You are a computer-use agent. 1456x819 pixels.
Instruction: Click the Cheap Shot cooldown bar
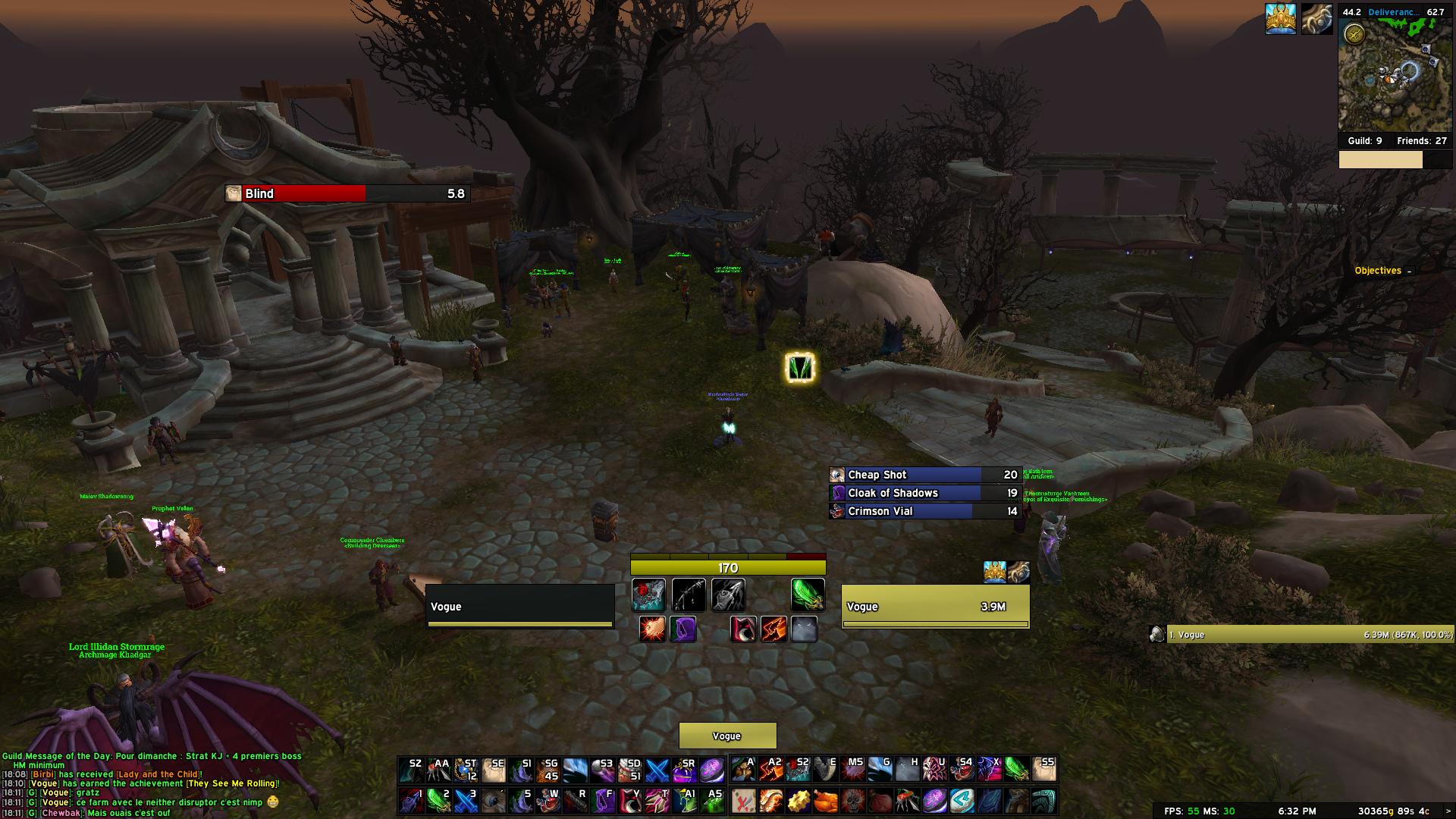coord(925,475)
